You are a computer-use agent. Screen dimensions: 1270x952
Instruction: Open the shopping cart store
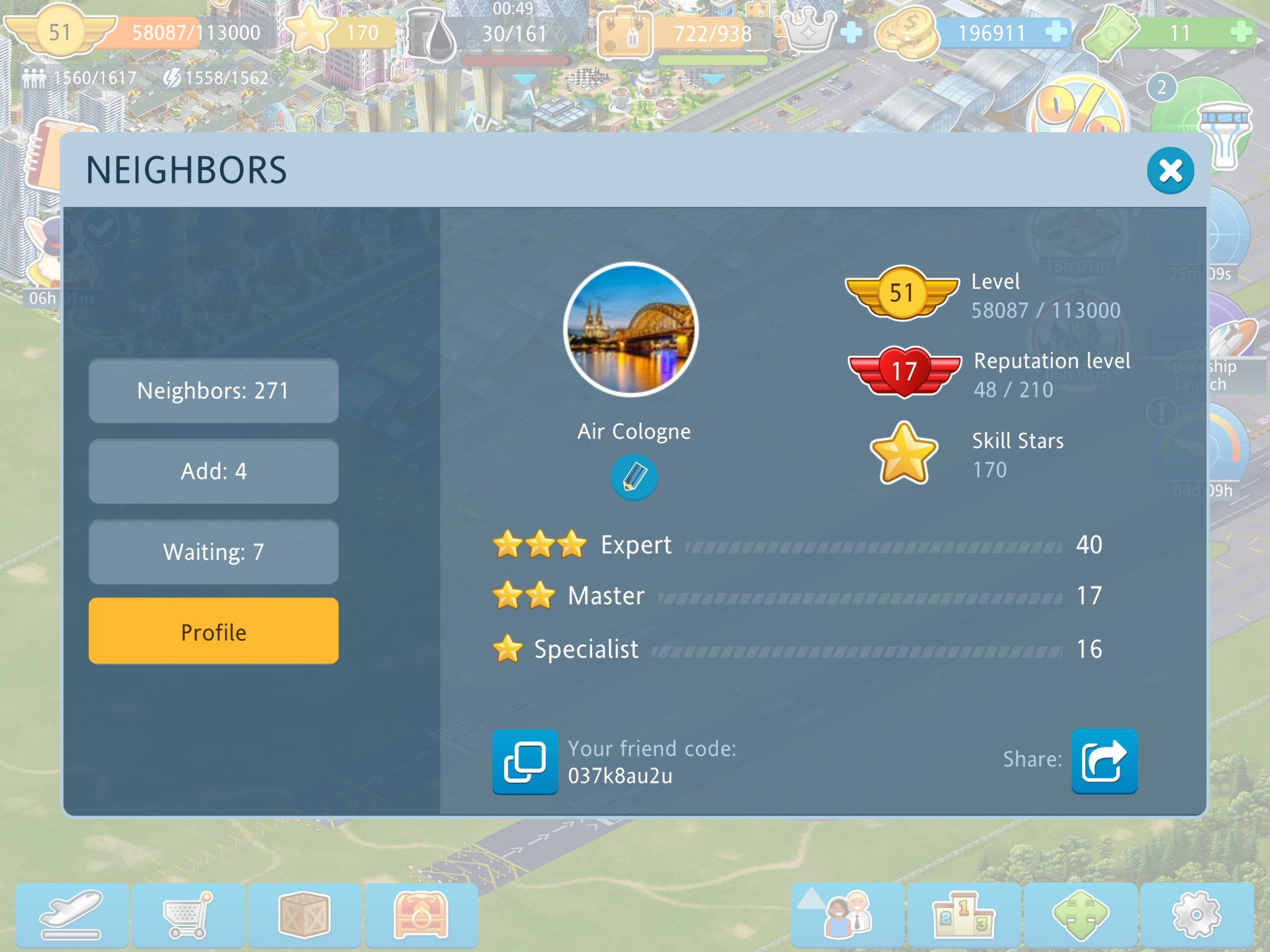pos(188,915)
